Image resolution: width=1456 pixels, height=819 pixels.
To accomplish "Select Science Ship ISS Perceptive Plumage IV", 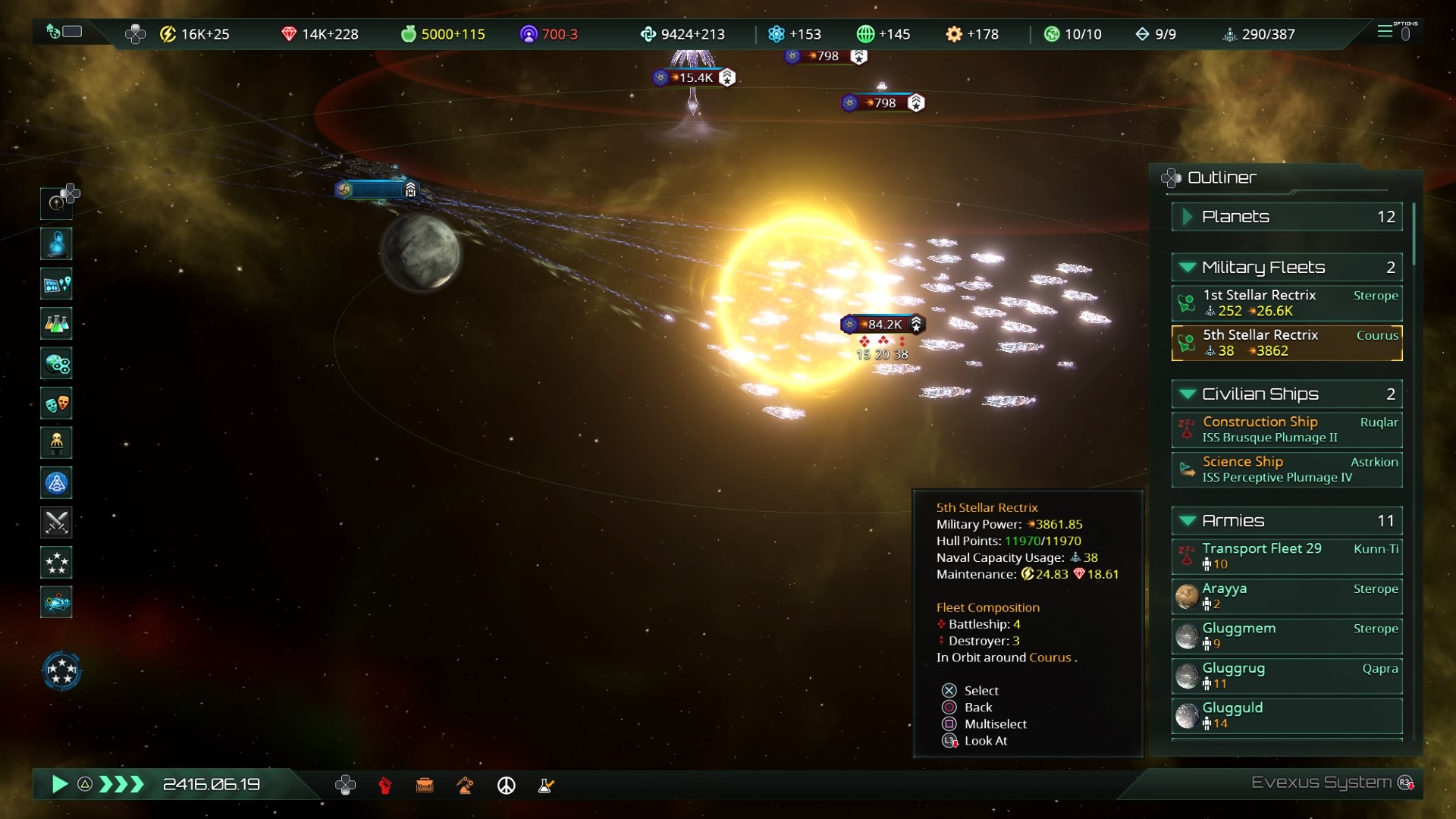I will pyautogui.click(x=1286, y=469).
